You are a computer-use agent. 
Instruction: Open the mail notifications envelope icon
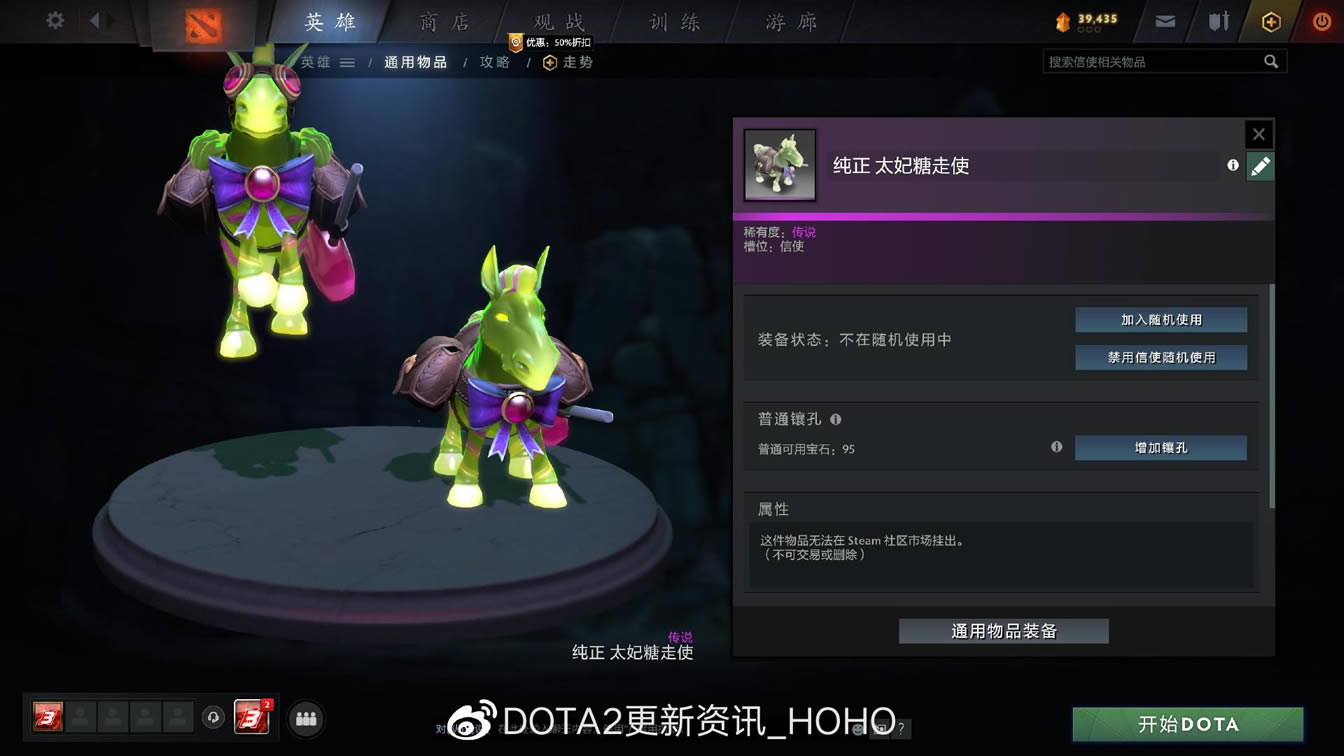coord(1163,19)
